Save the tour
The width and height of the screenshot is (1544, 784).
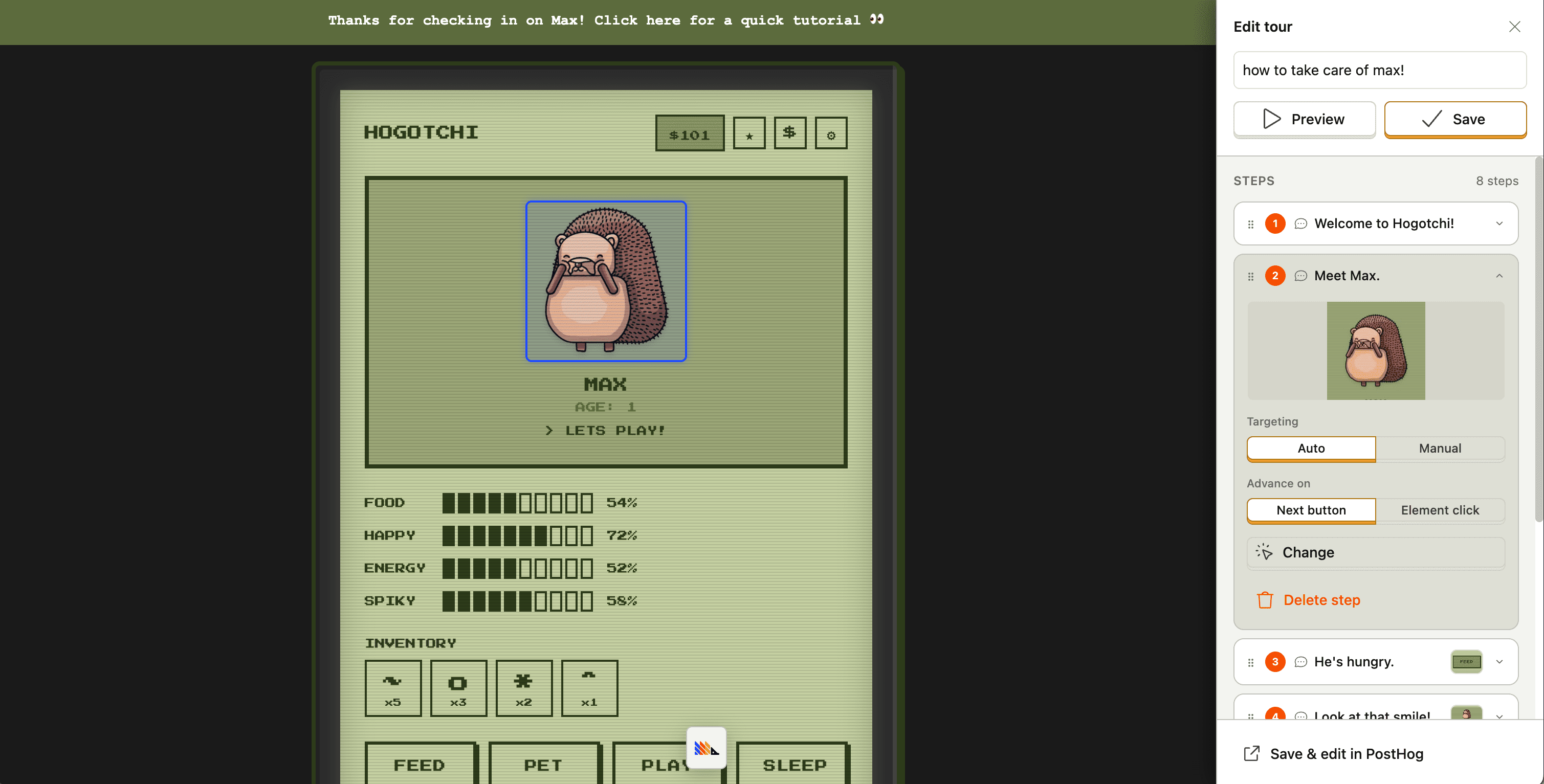tap(1455, 119)
